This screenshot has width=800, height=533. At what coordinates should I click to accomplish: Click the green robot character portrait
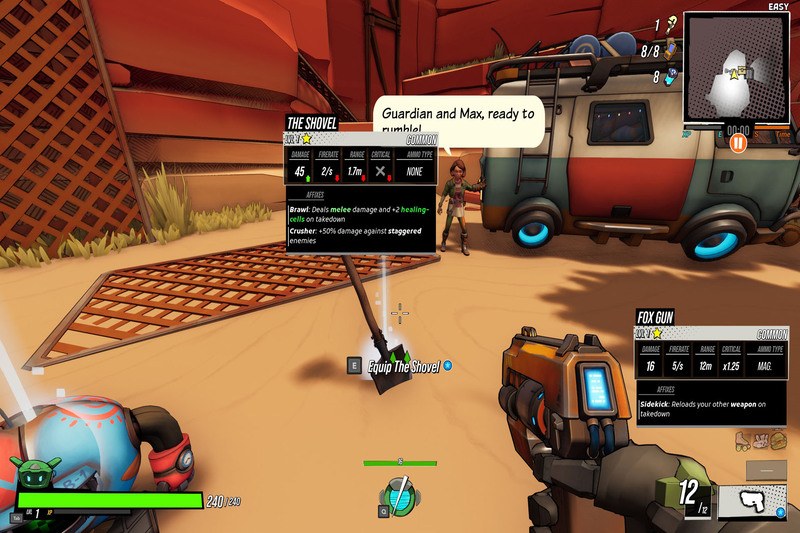tap(36, 473)
